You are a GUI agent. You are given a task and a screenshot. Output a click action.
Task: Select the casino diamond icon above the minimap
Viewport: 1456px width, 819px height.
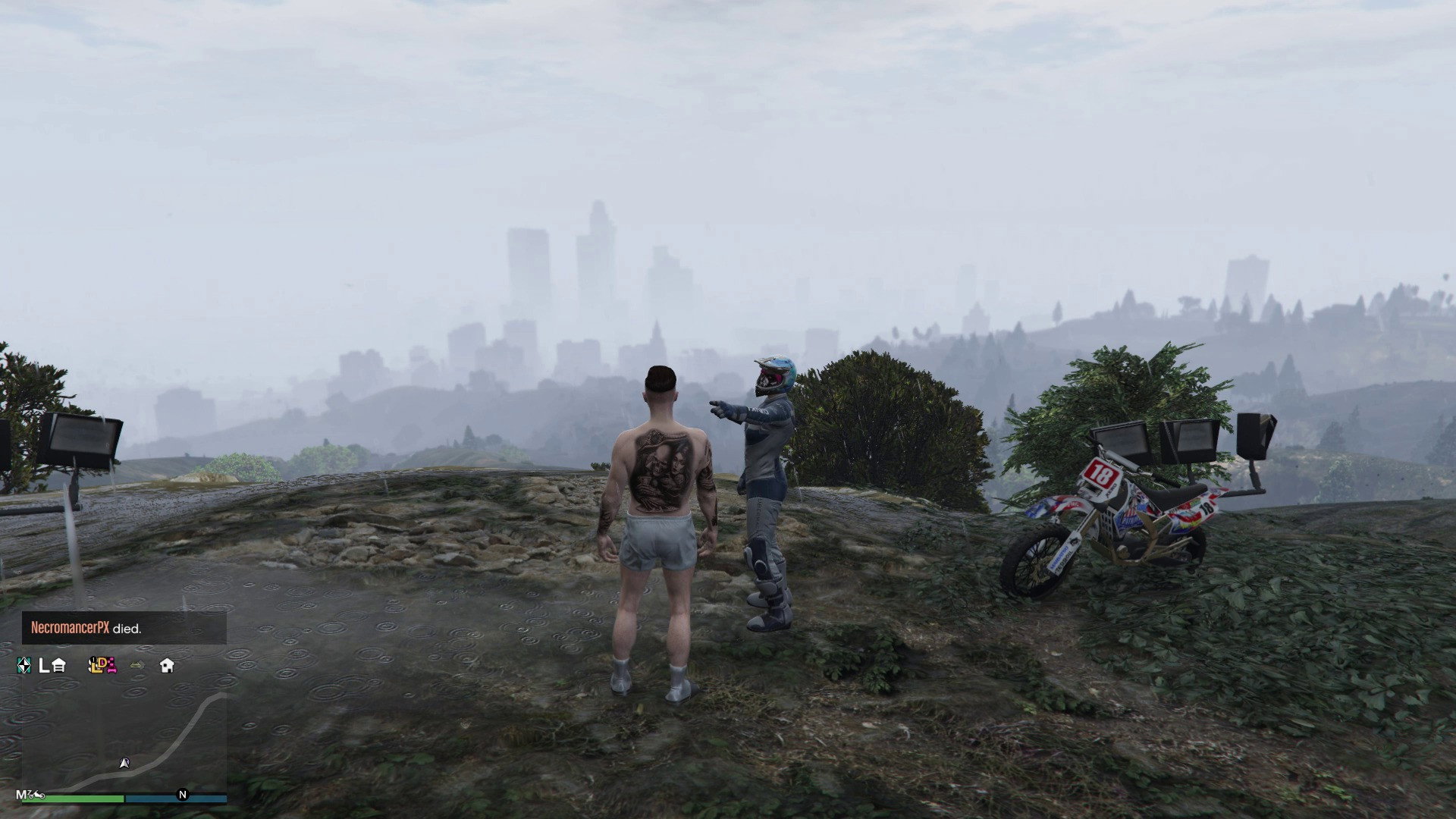(x=24, y=666)
